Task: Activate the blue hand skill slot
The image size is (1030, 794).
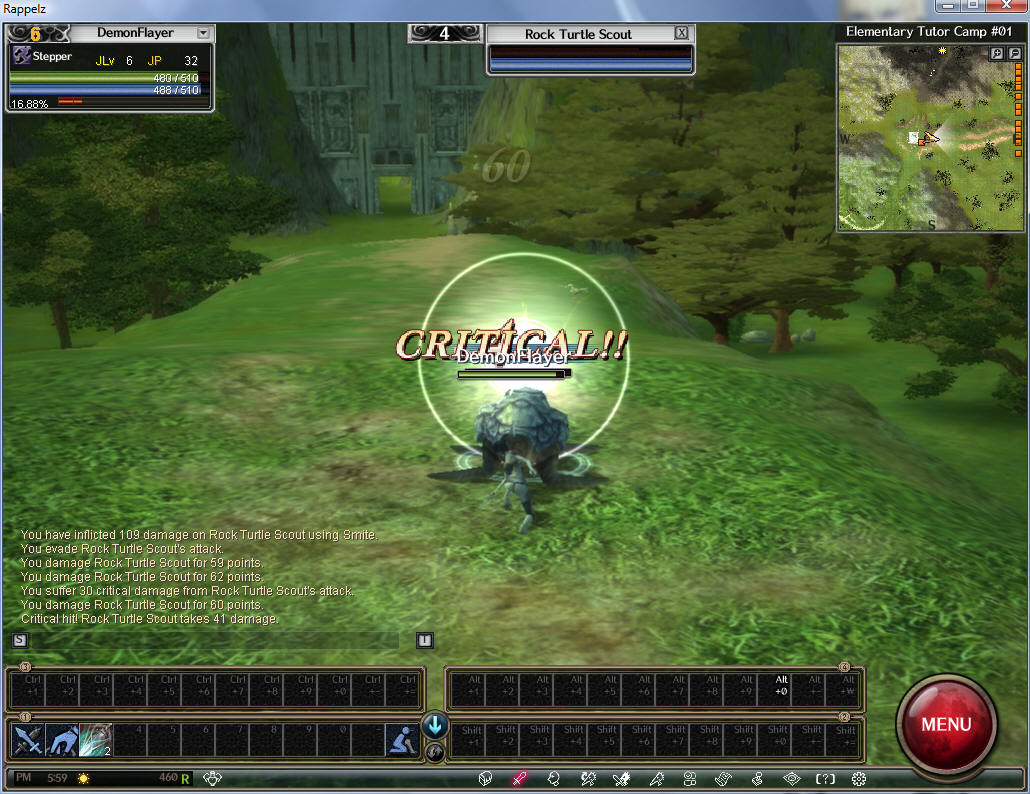Action: pos(61,740)
